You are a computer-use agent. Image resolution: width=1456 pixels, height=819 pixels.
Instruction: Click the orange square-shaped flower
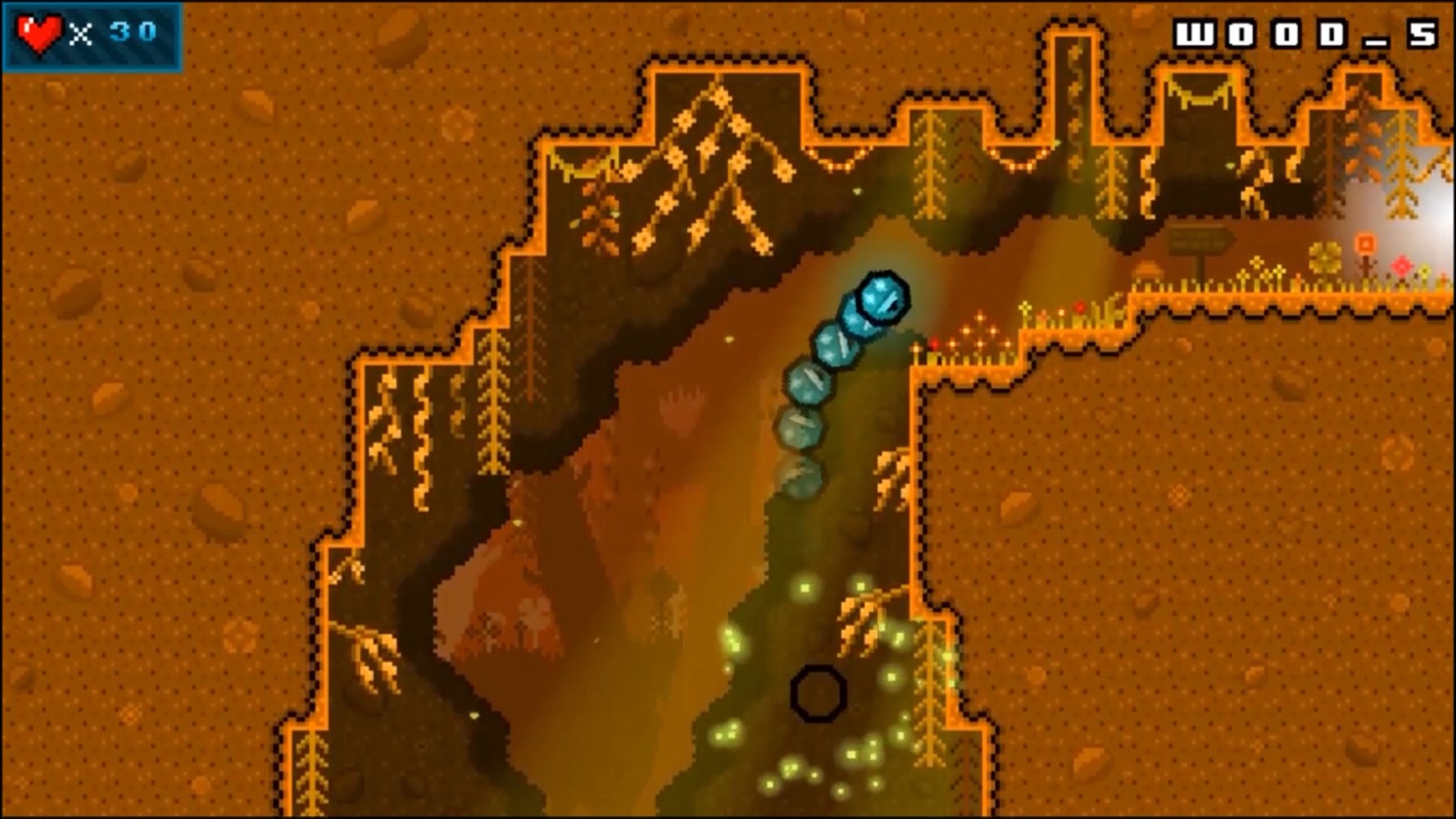point(1366,243)
